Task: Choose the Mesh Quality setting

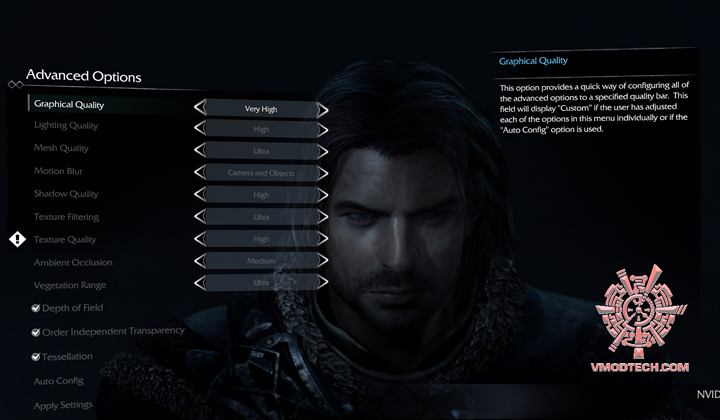Action: coord(62,149)
